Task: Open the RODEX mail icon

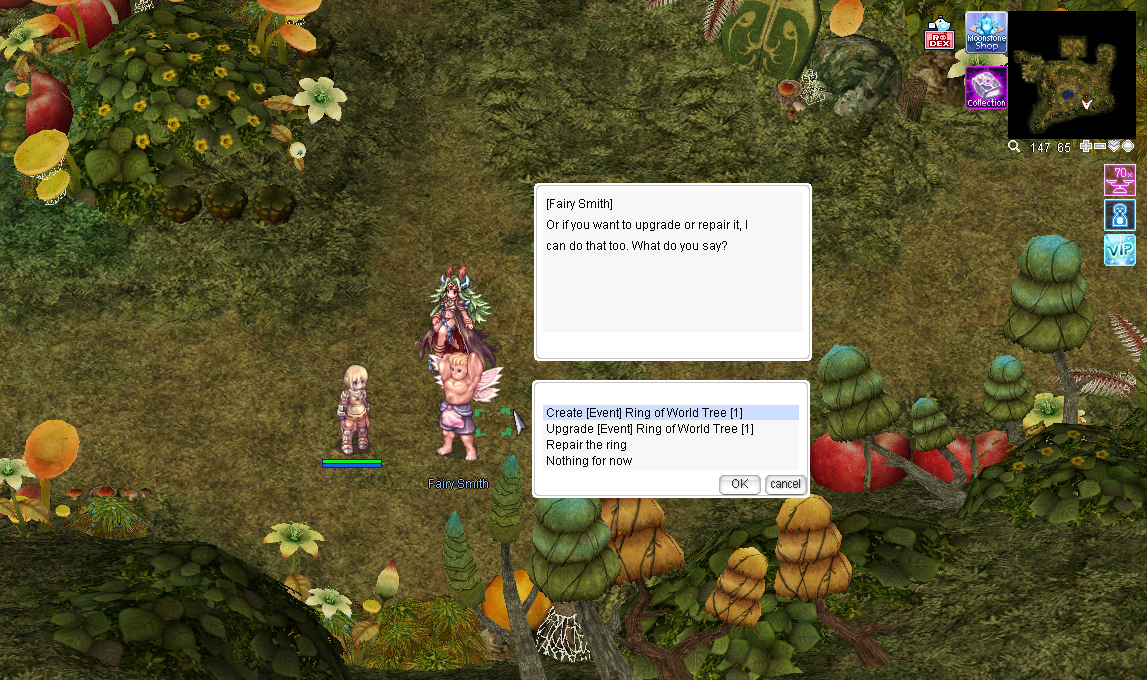Action: 939,35
